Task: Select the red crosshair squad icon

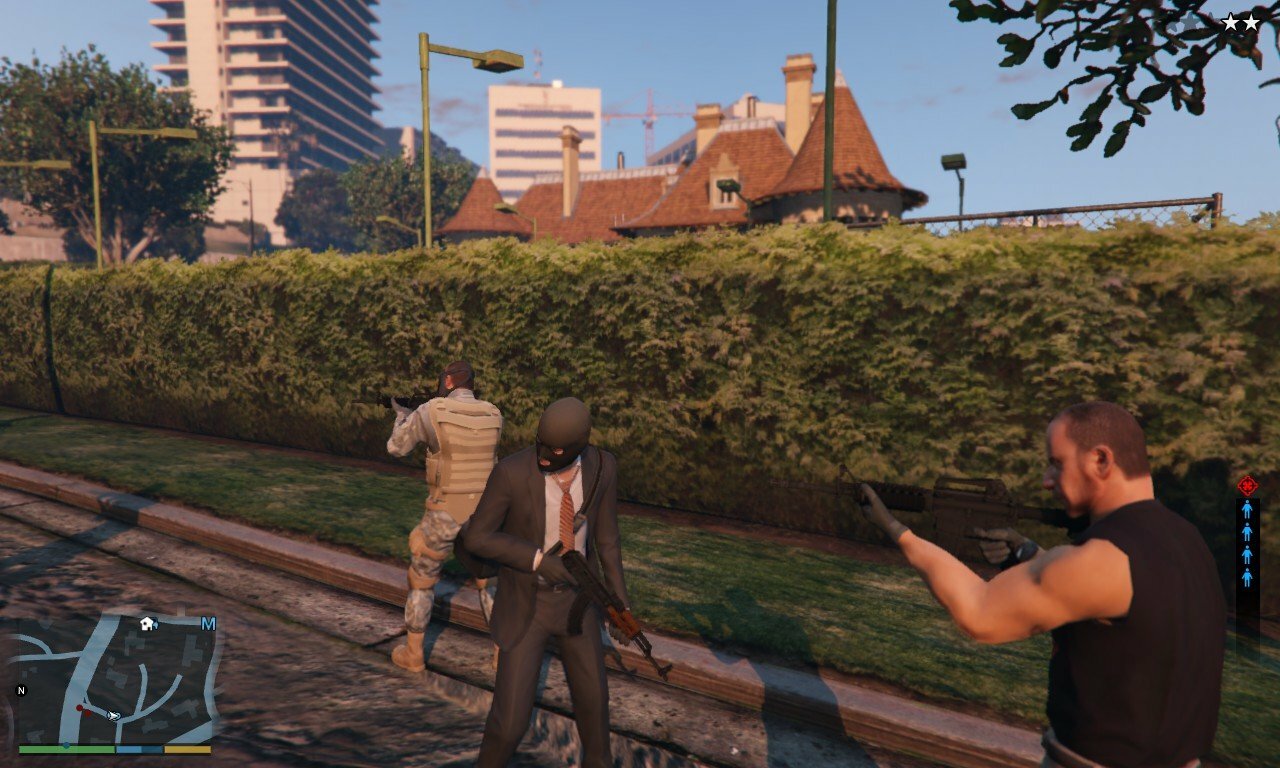Action: [x=1247, y=486]
